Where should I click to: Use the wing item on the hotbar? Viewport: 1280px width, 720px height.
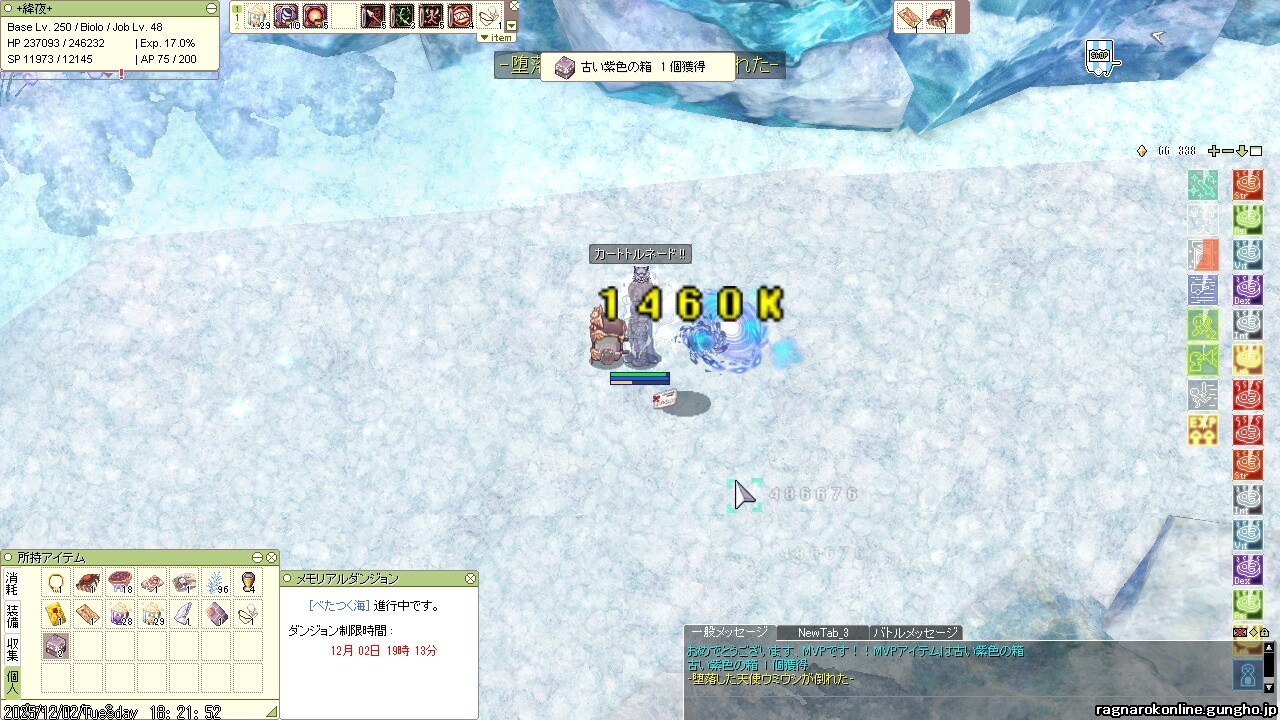pos(487,16)
